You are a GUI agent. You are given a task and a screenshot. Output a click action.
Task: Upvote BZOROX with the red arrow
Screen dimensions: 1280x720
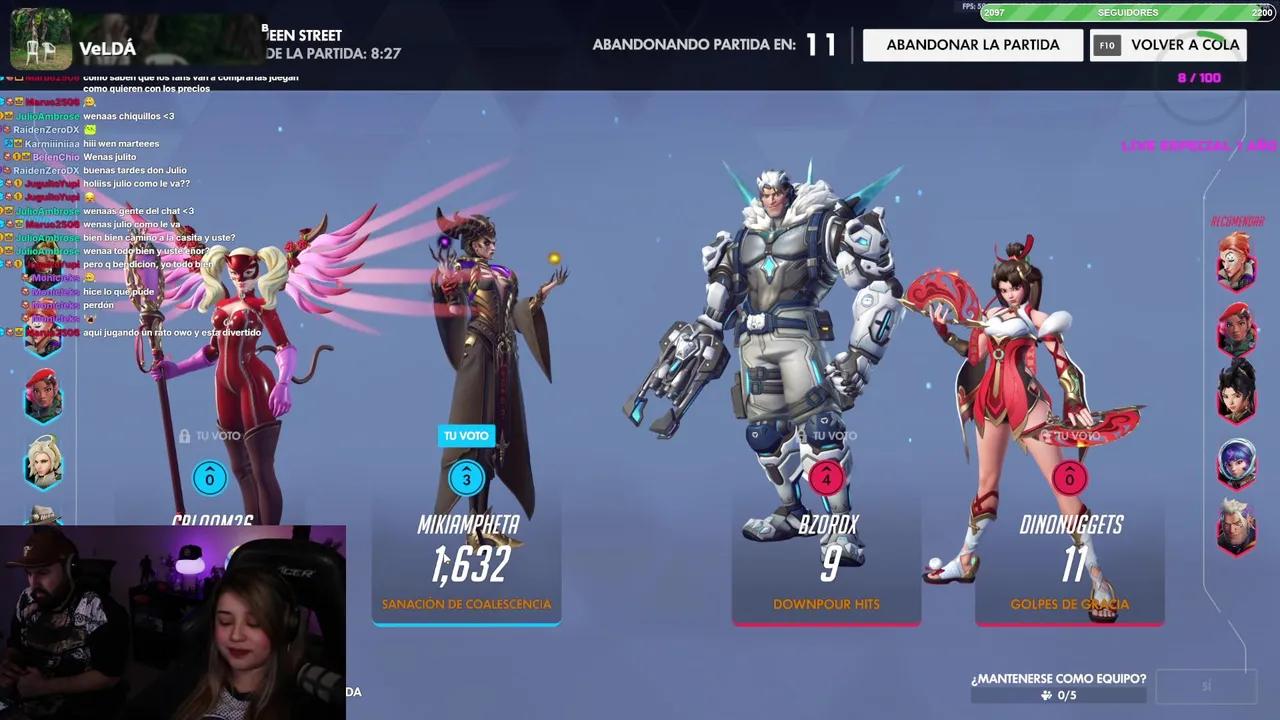click(x=826, y=479)
